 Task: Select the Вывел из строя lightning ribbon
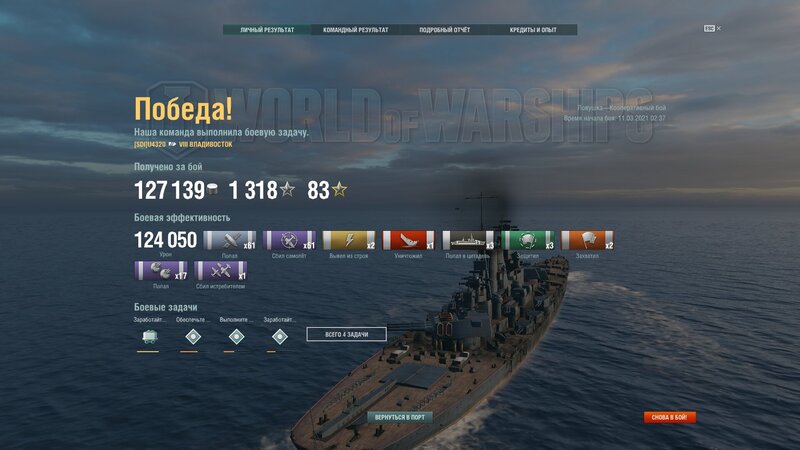[349, 240]
